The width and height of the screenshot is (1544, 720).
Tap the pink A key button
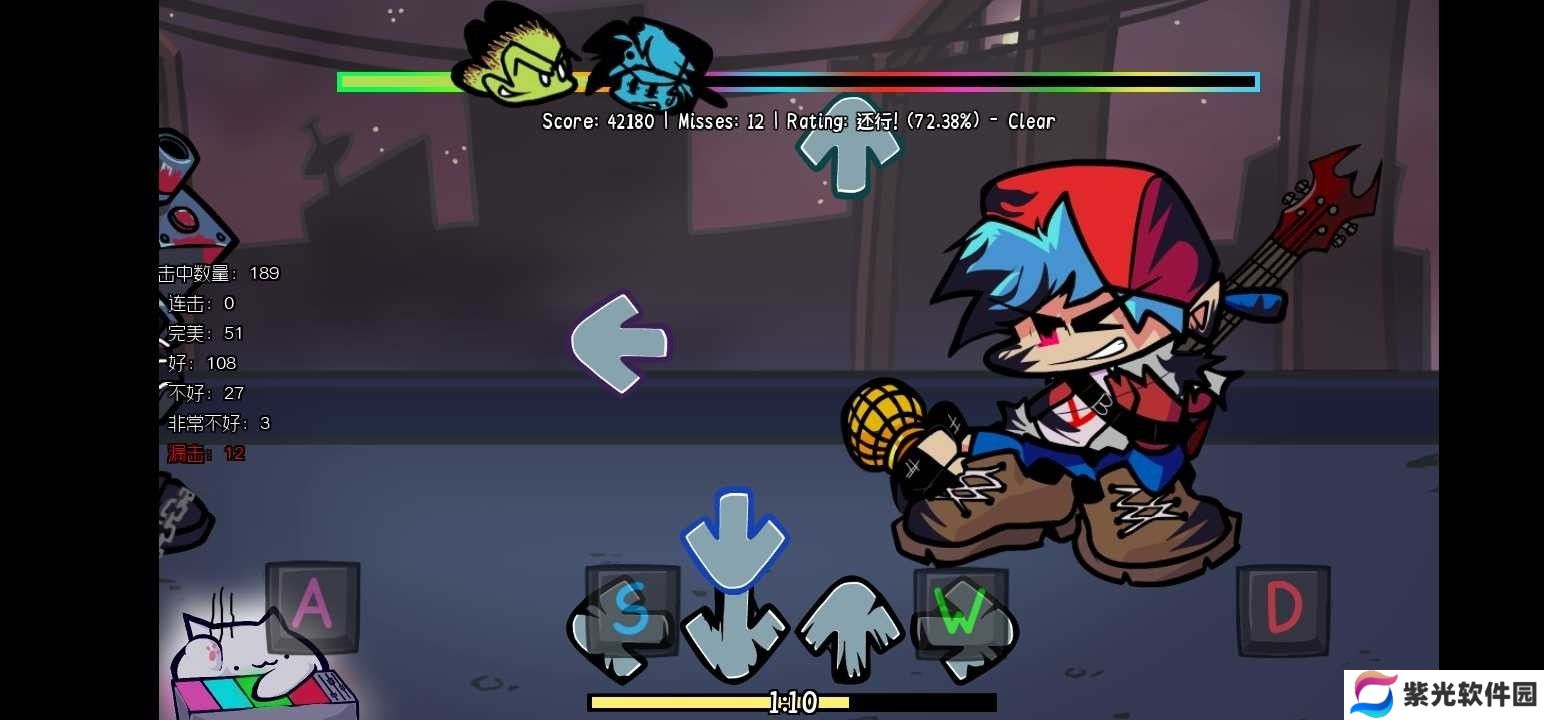312,607
